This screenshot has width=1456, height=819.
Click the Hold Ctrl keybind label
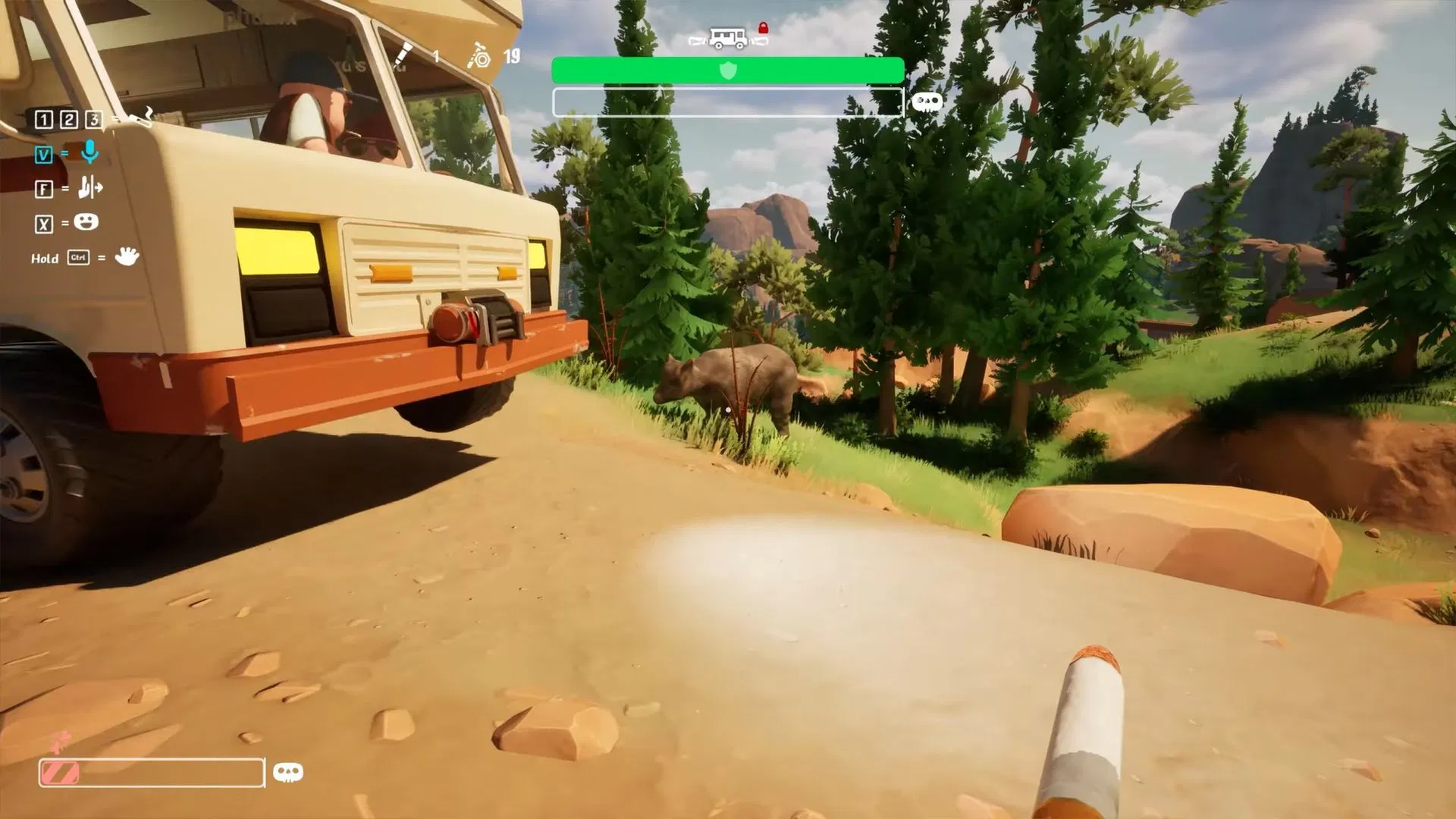(64, 258)
